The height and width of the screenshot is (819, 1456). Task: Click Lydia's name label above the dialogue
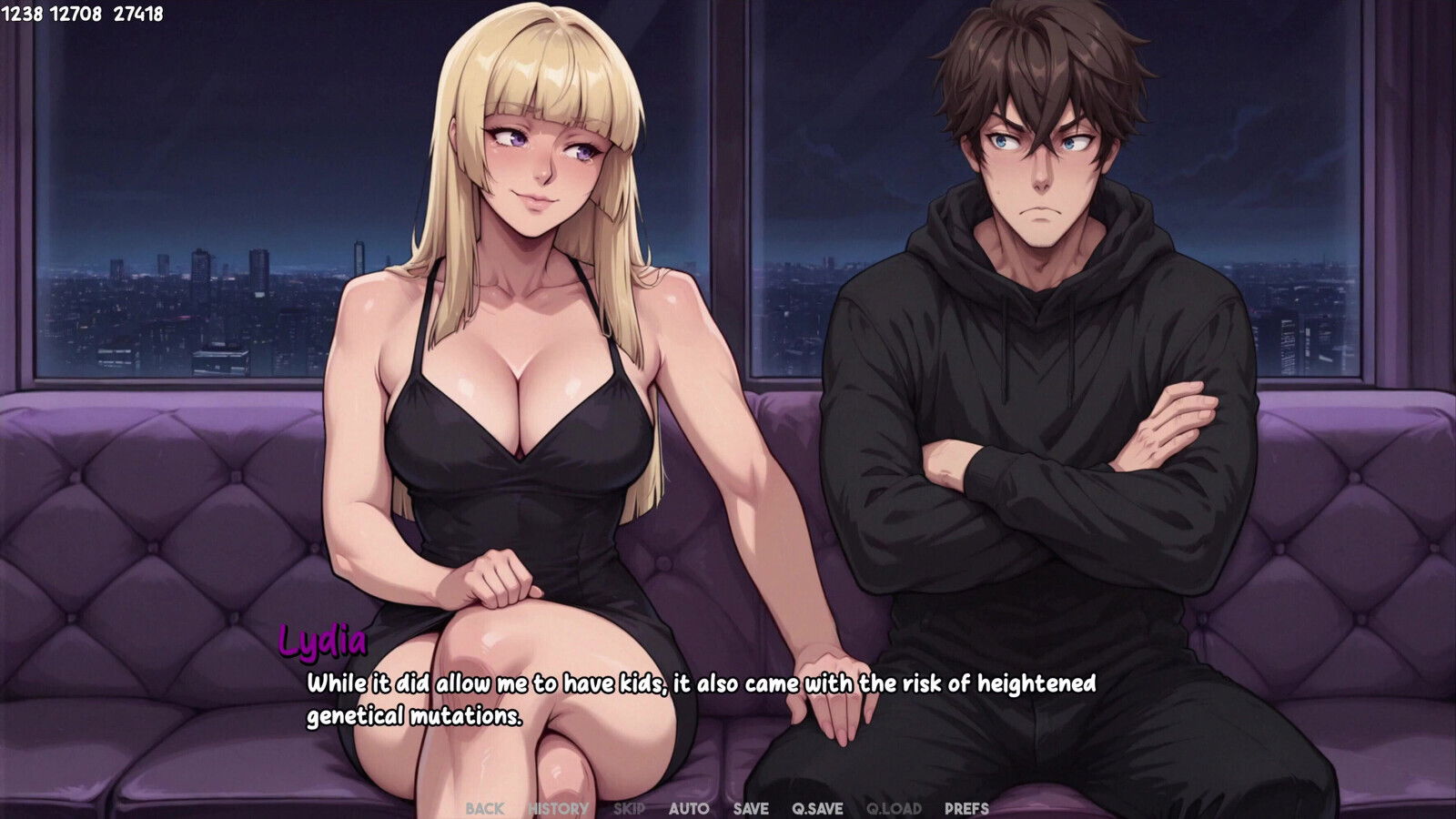tap(322, 642)
